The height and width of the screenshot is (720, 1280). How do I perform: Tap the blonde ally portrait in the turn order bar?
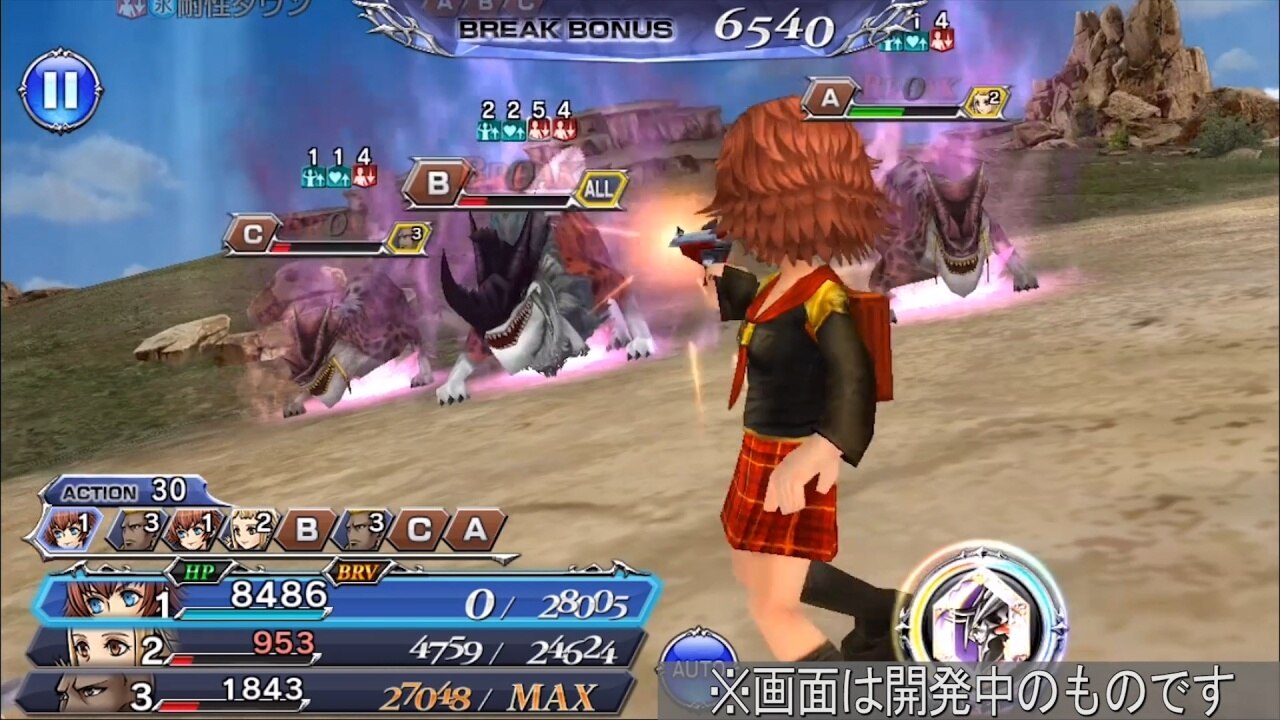243,529
